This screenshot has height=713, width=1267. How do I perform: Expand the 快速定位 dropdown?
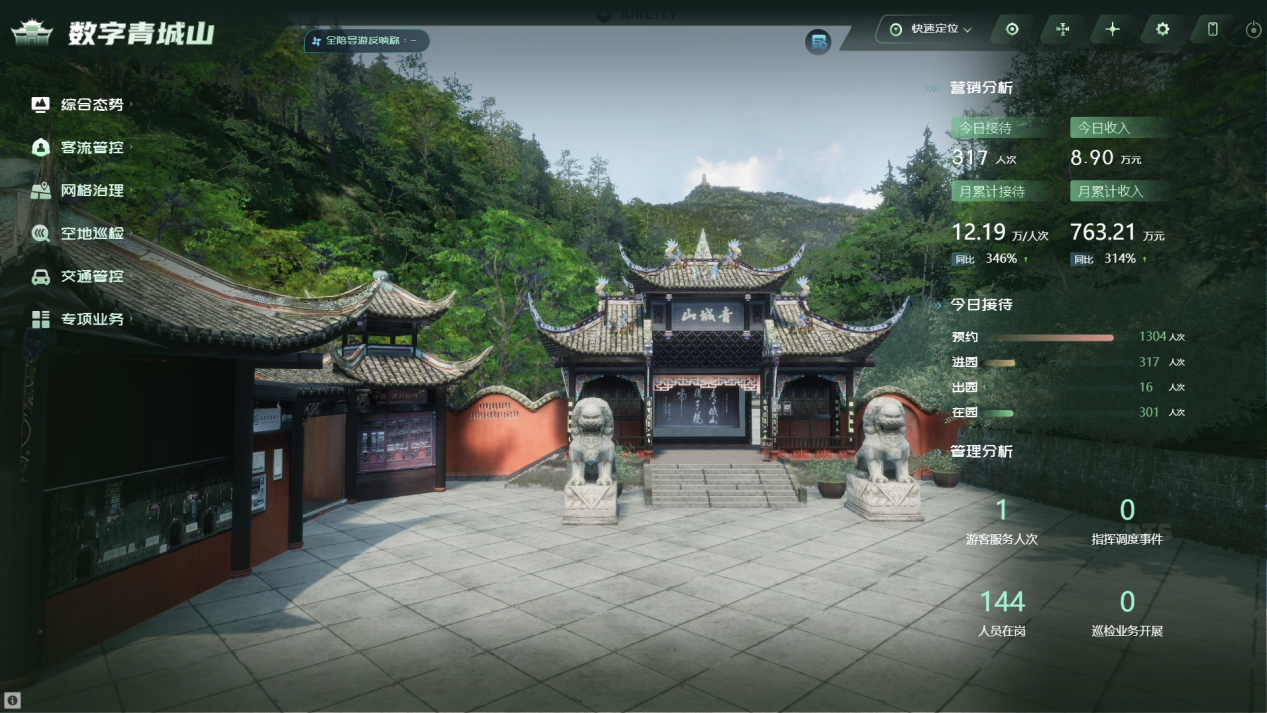coord(932,29)
